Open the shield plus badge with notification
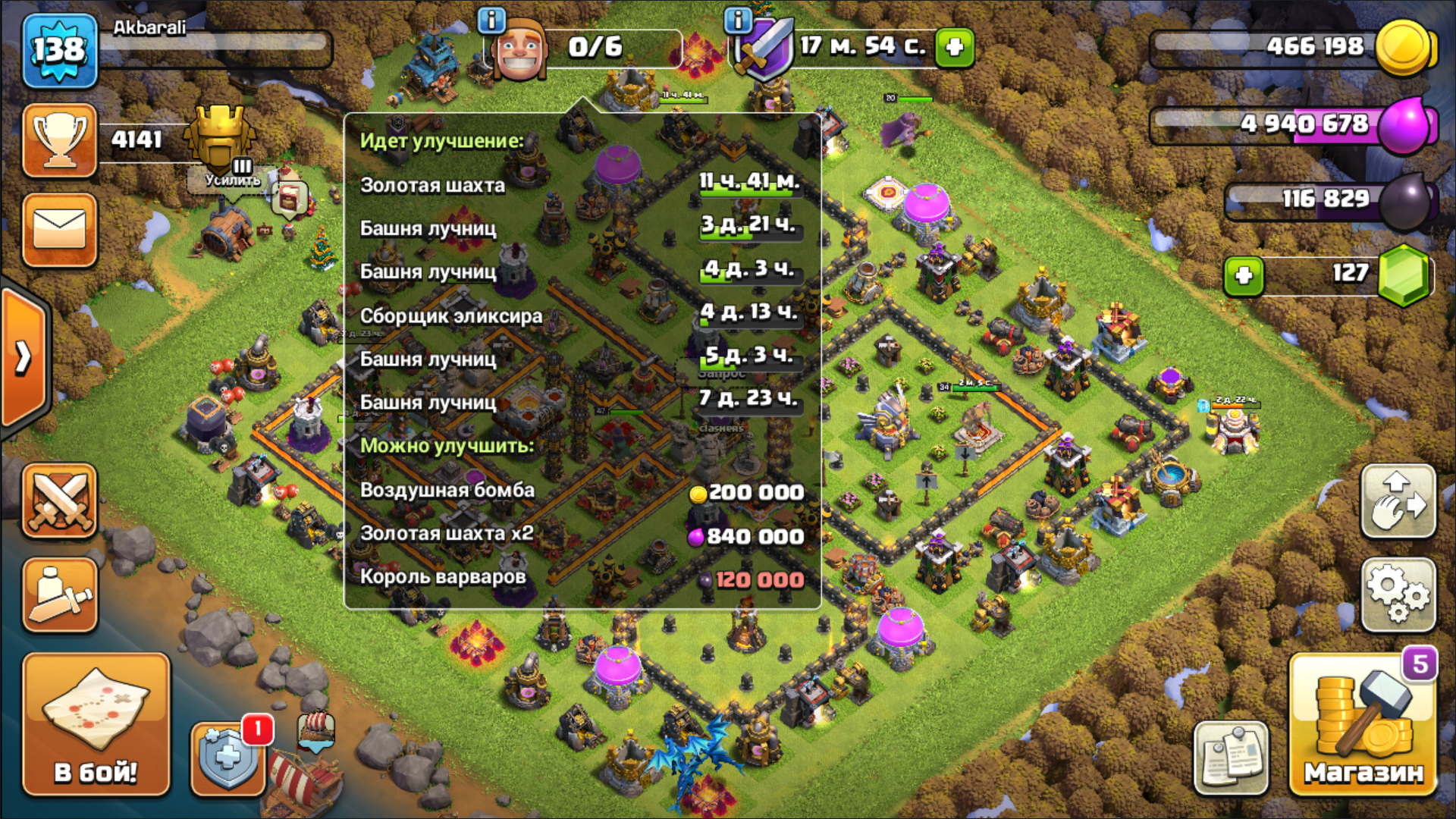Screen dimensions: 1456x819 (x=227, y=757)
